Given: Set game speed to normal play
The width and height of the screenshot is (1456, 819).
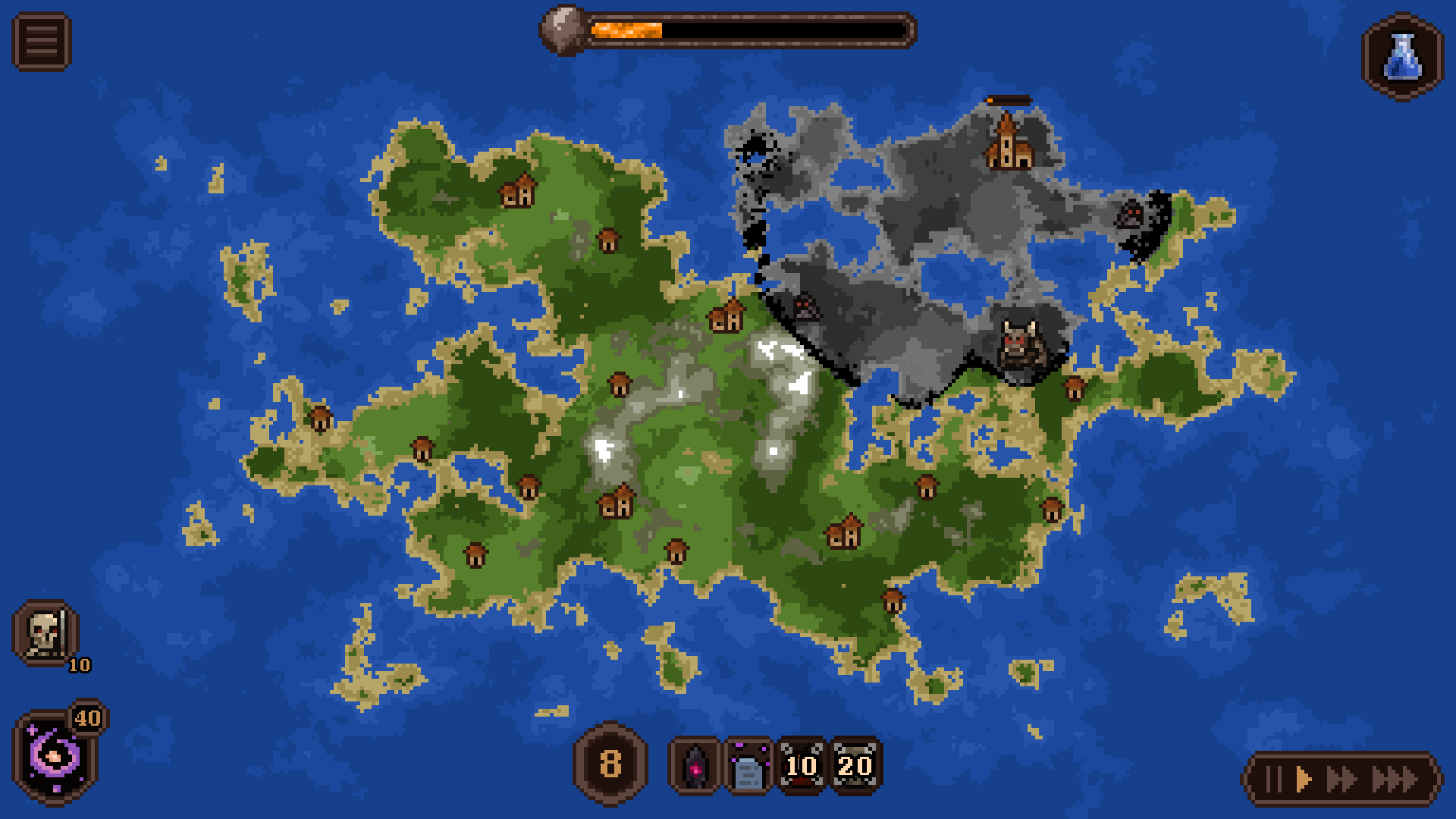Looking at the screenshot, I should click(x=1303, y=780).
